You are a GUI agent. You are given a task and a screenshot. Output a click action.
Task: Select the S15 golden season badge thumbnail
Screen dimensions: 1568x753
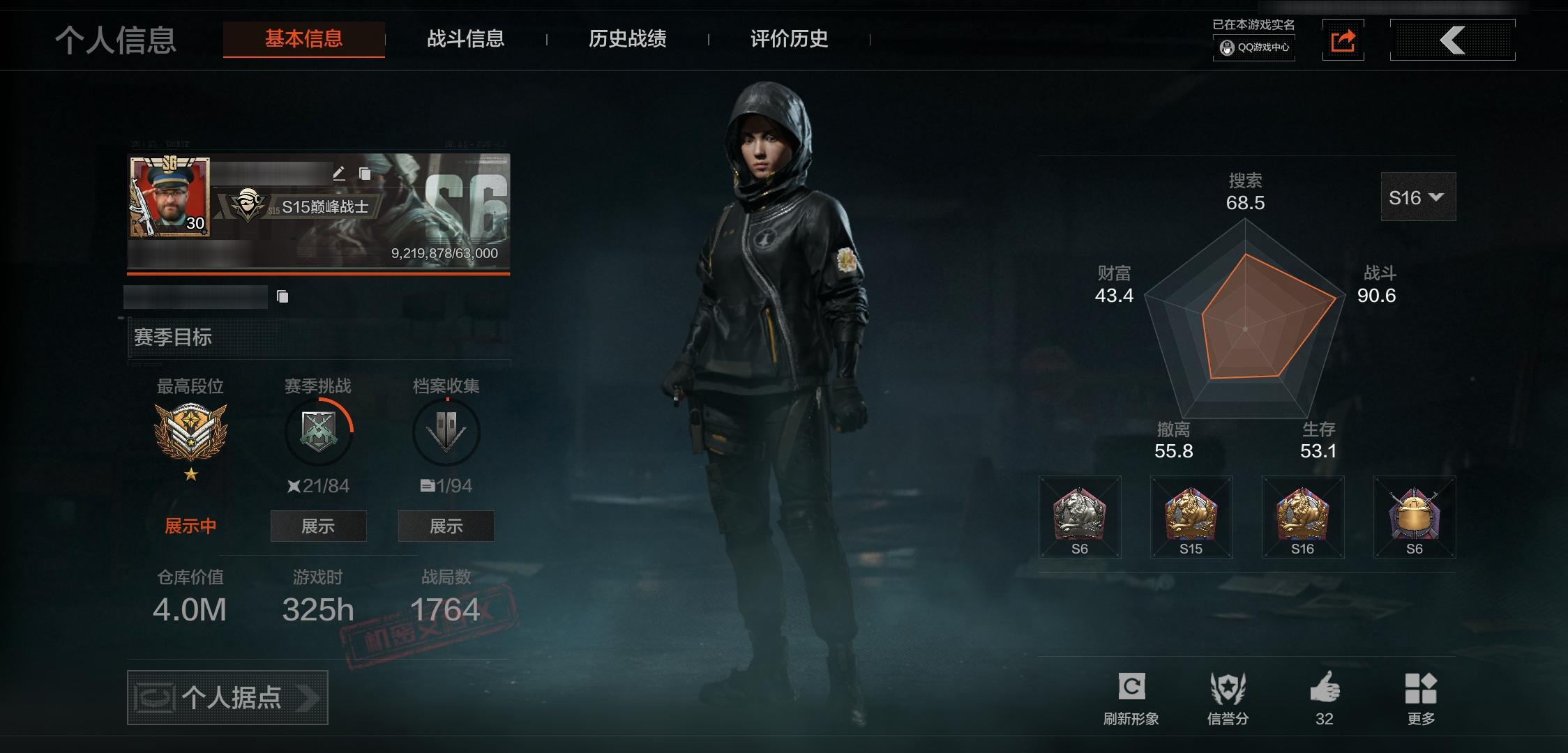1191,515
